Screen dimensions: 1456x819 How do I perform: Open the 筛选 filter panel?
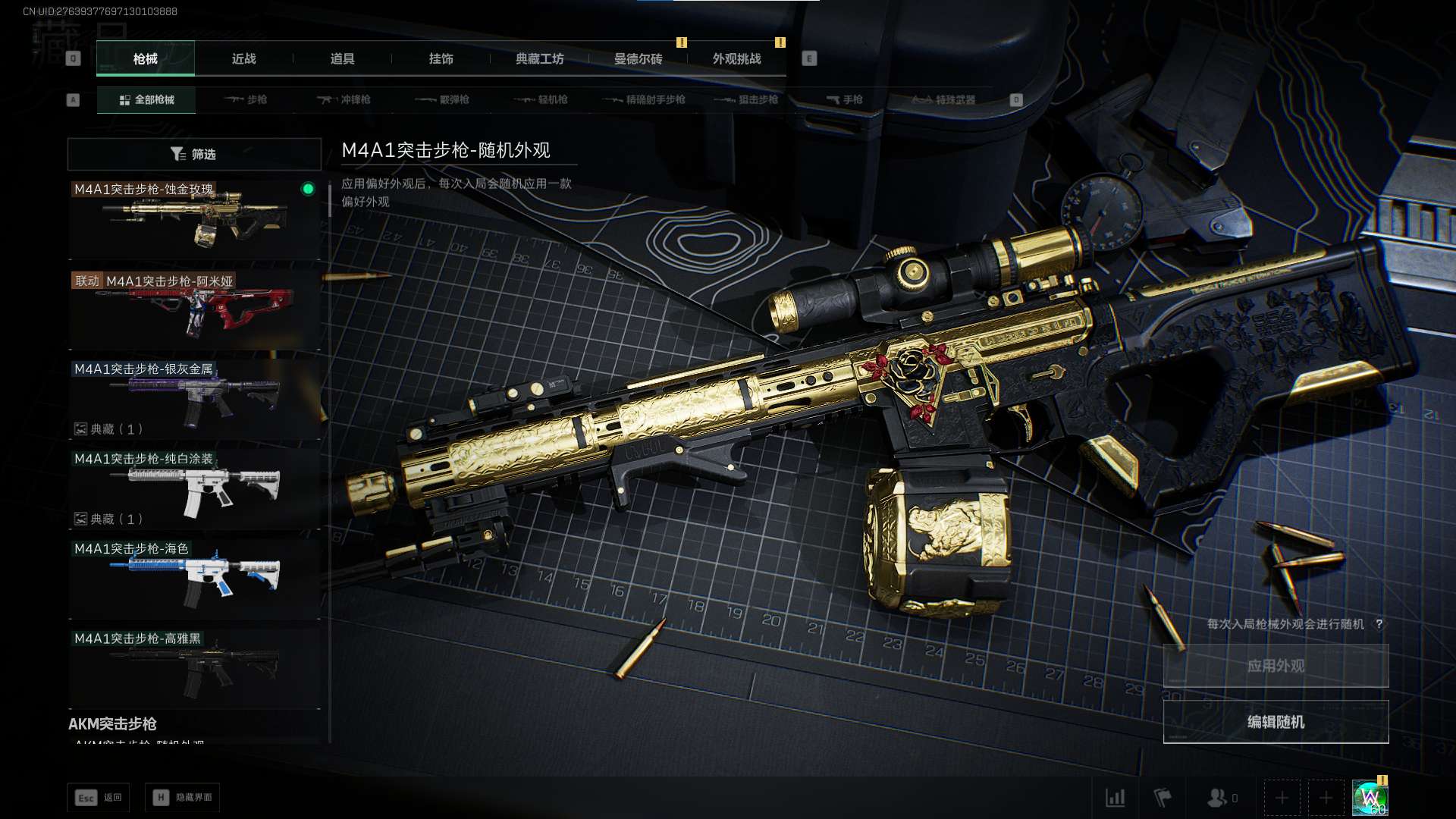(193, 154)
